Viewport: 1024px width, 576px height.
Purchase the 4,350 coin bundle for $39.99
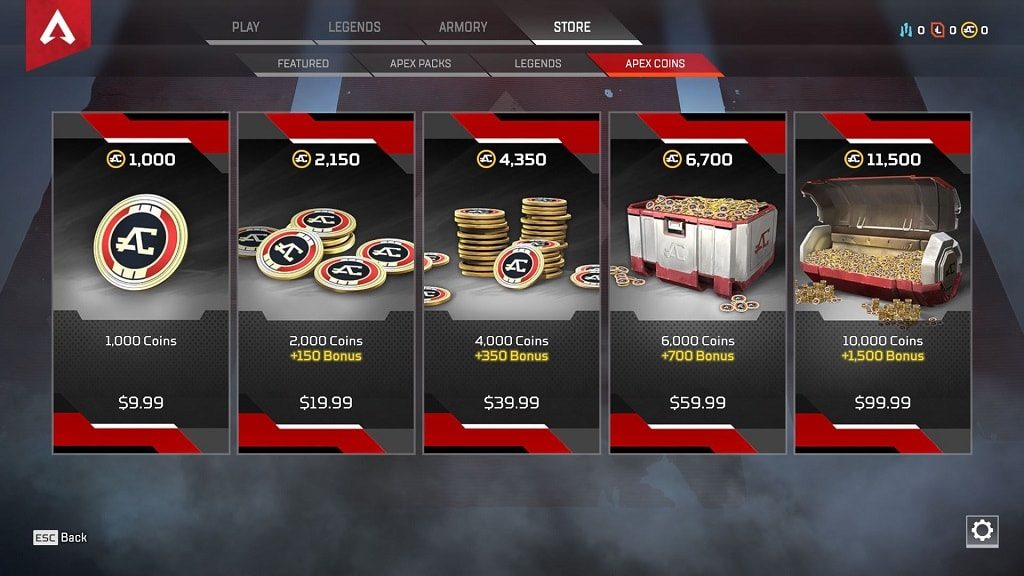tap(511, 283)
